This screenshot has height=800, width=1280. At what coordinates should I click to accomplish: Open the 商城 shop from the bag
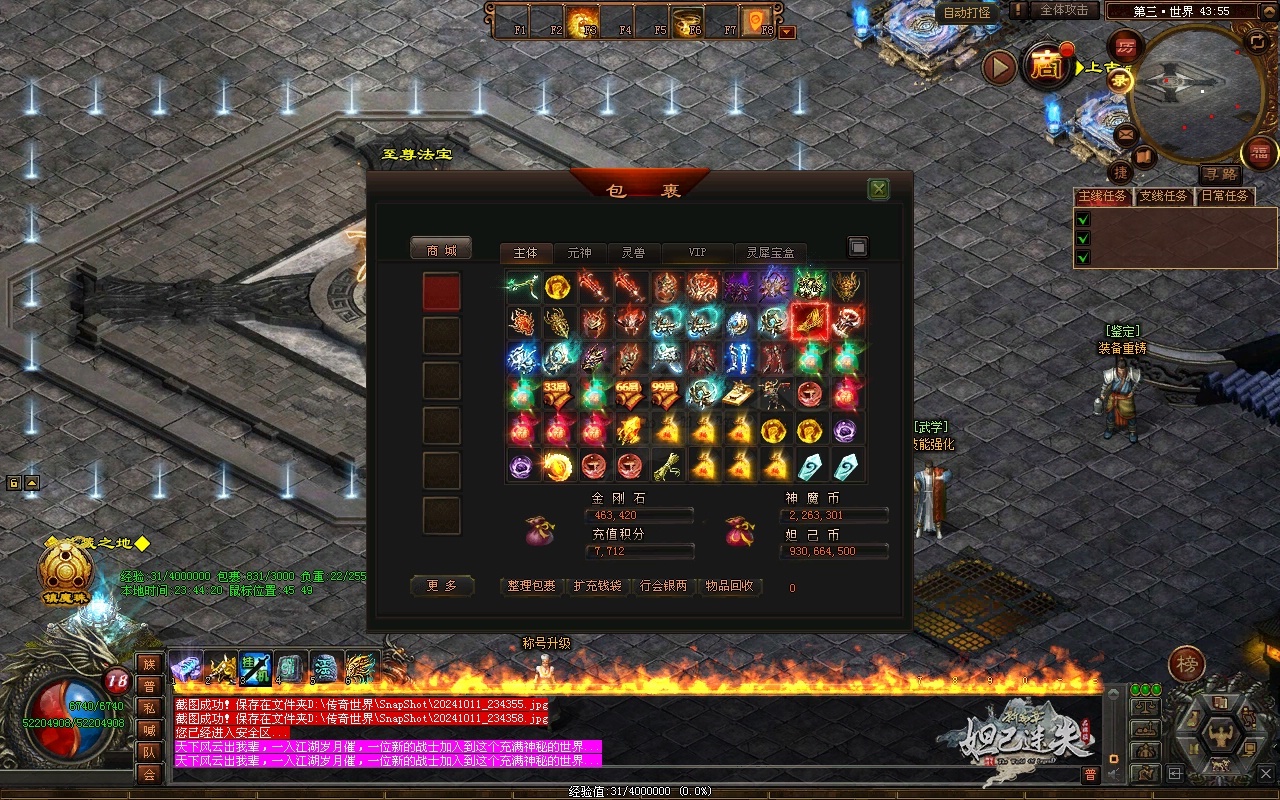[x=441, y=250]
